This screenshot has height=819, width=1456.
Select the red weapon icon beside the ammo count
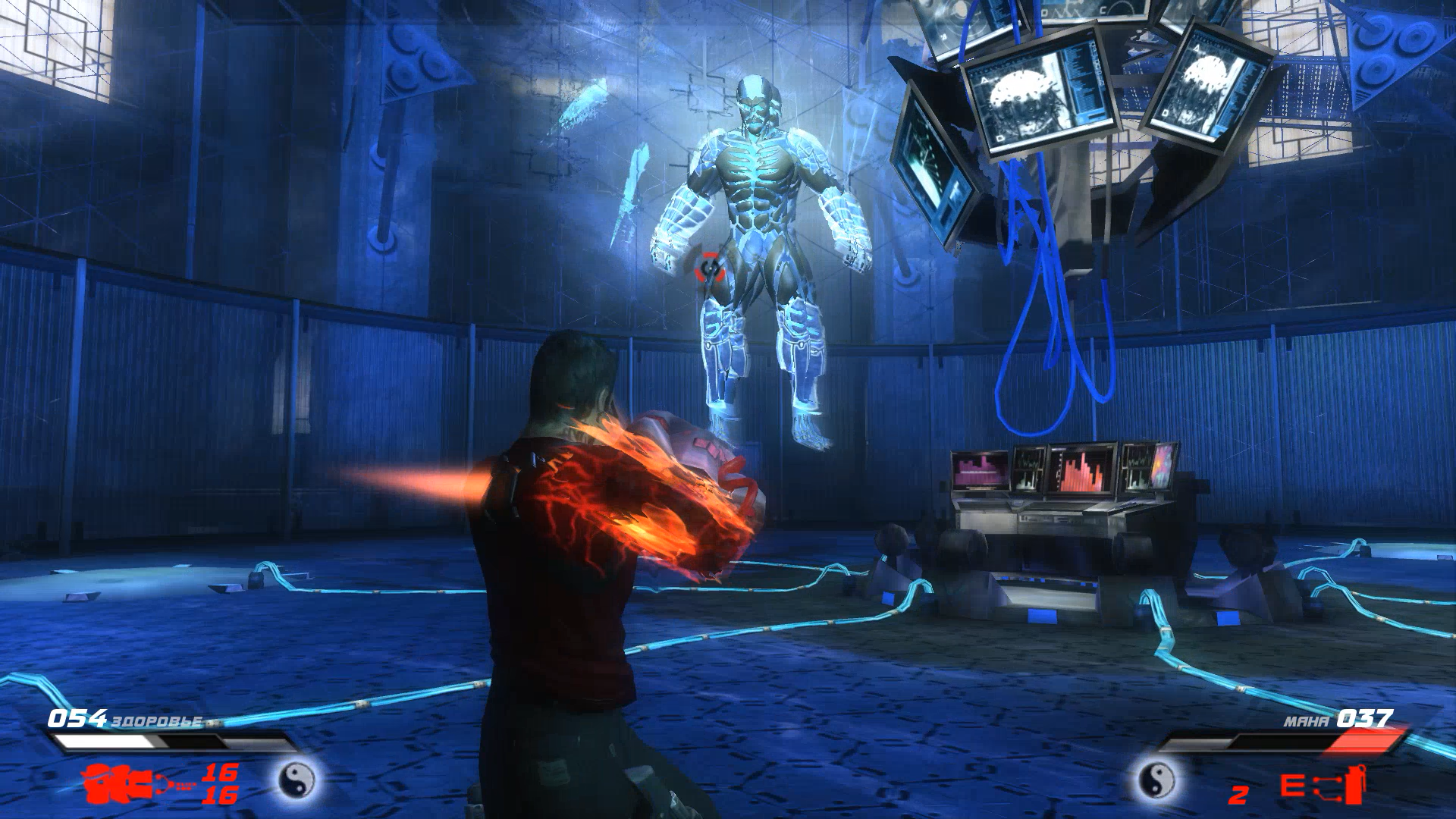tap(129, 783)
